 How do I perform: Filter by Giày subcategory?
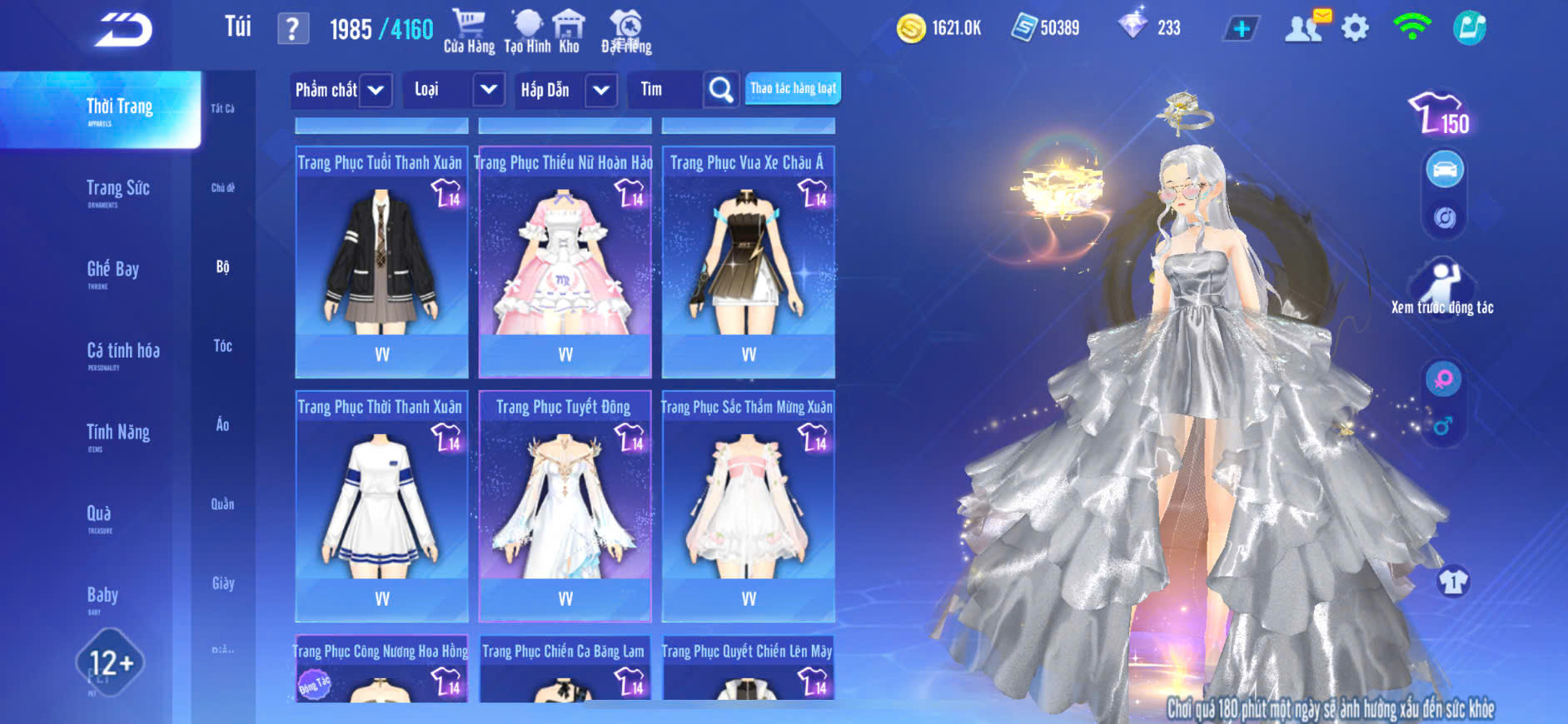click(x=222, y=583)
